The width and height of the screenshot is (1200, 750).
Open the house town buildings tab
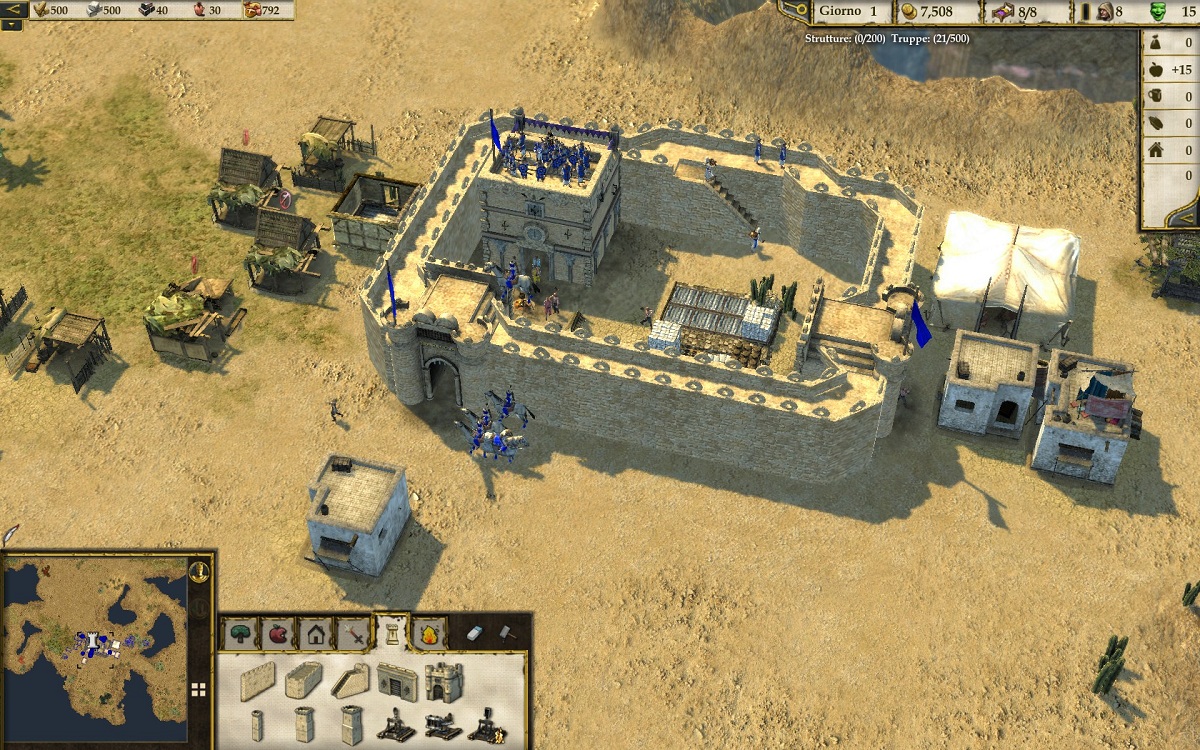[316, 633]
